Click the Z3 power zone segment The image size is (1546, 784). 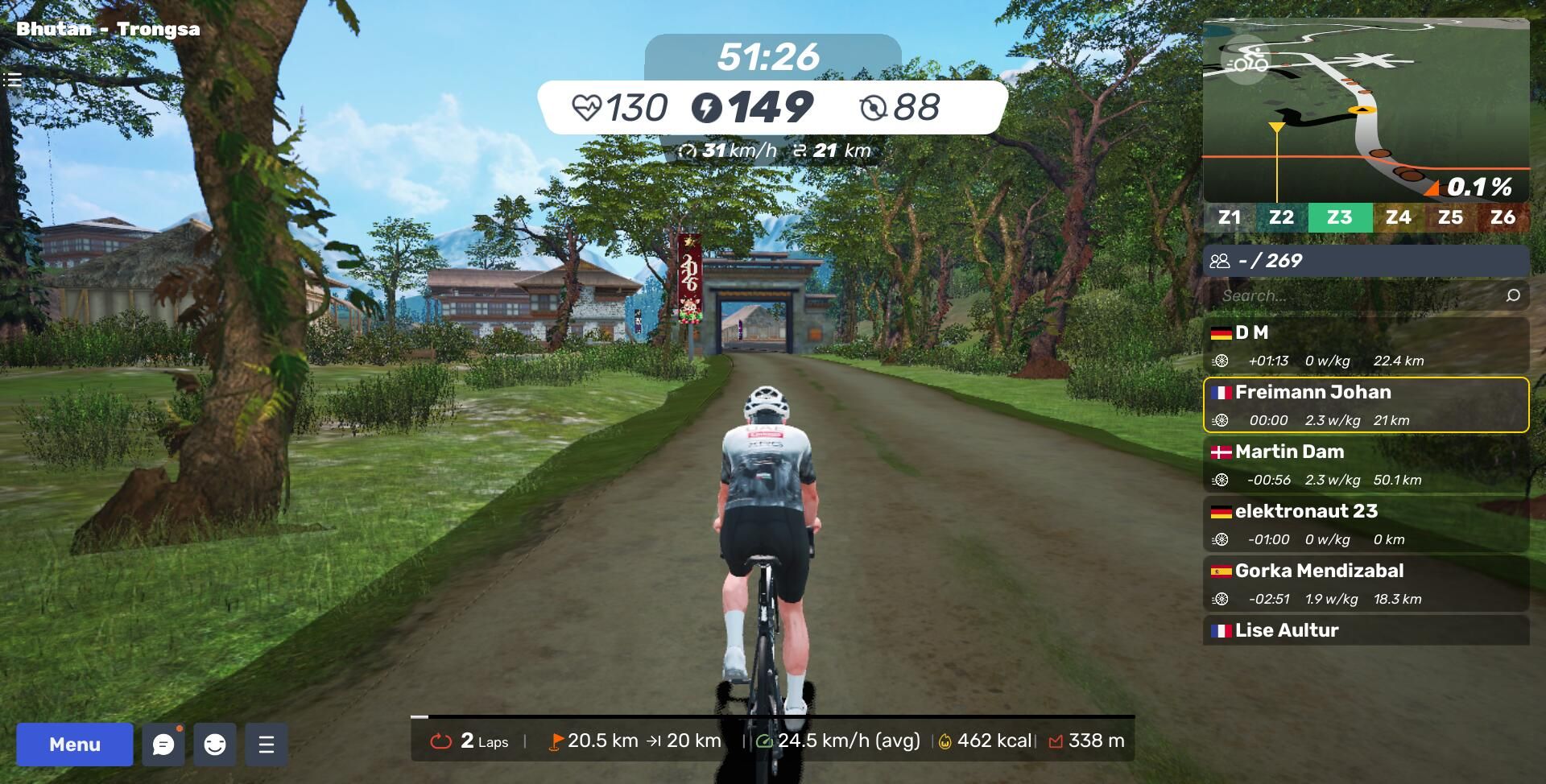tap(1340, 217)
